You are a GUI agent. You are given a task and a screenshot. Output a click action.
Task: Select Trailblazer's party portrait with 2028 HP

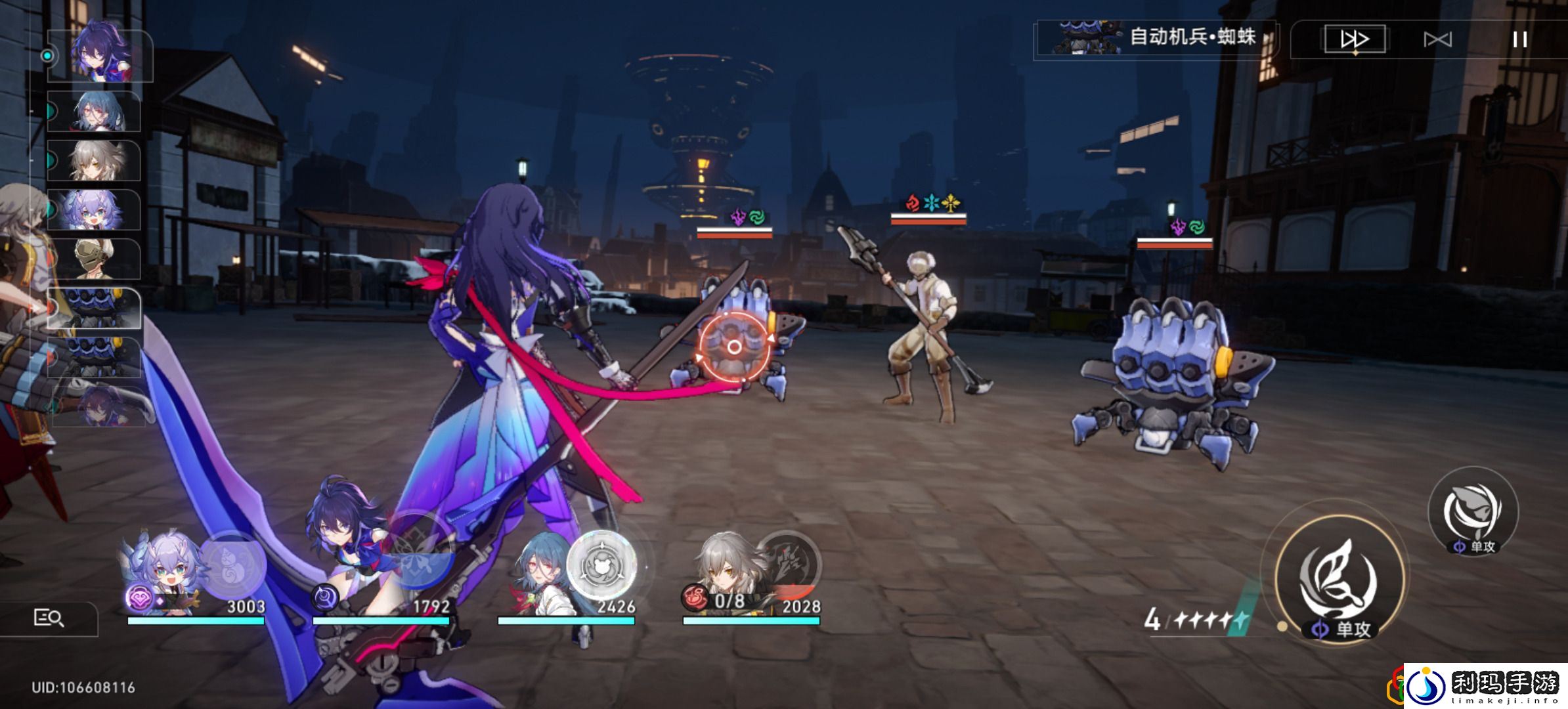(726, 568)
